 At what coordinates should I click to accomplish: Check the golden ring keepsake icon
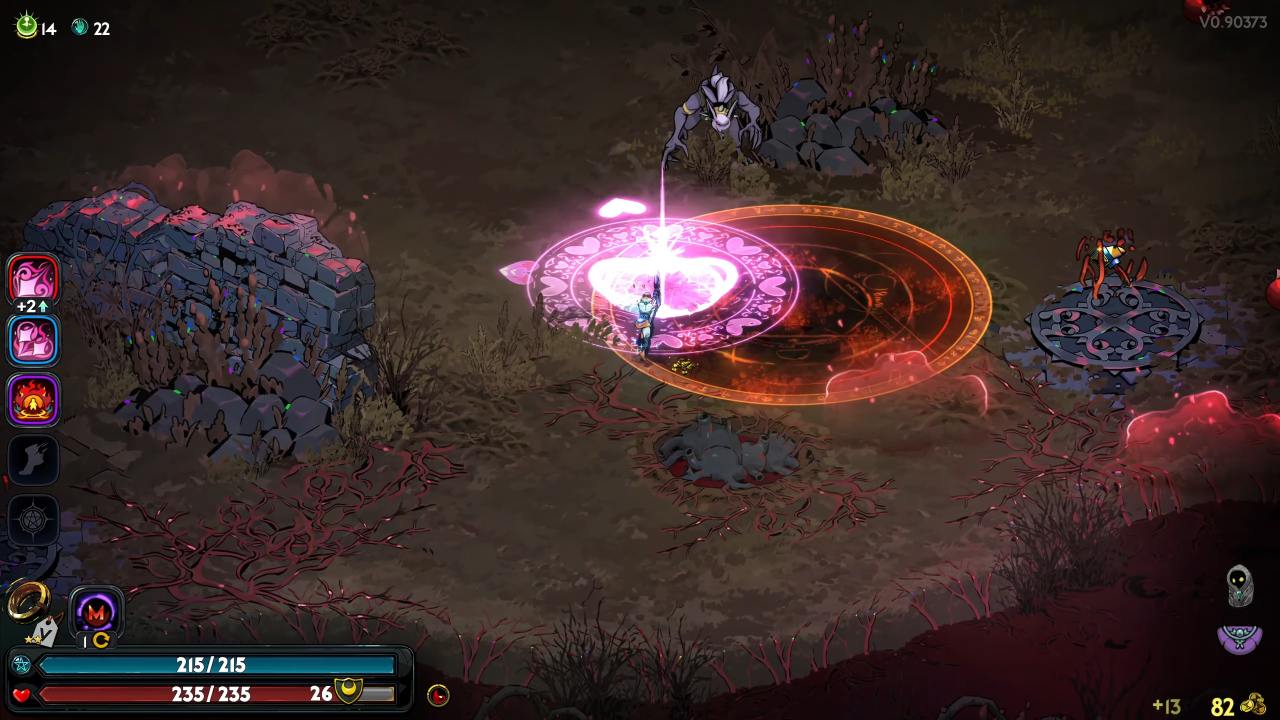pyautogui.click(x=27, y=600)
